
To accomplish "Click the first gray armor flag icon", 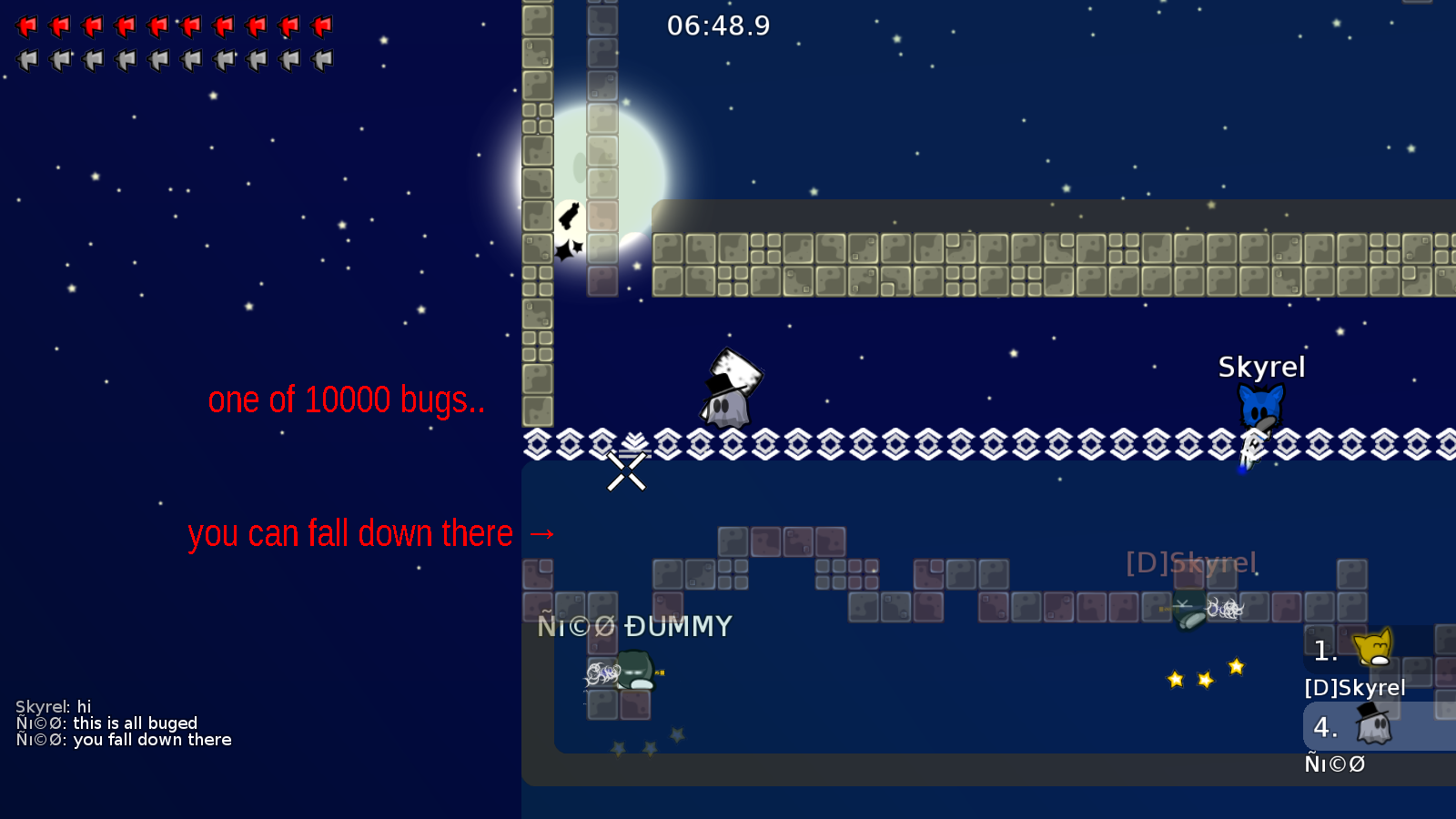I will tap(28, 58).
